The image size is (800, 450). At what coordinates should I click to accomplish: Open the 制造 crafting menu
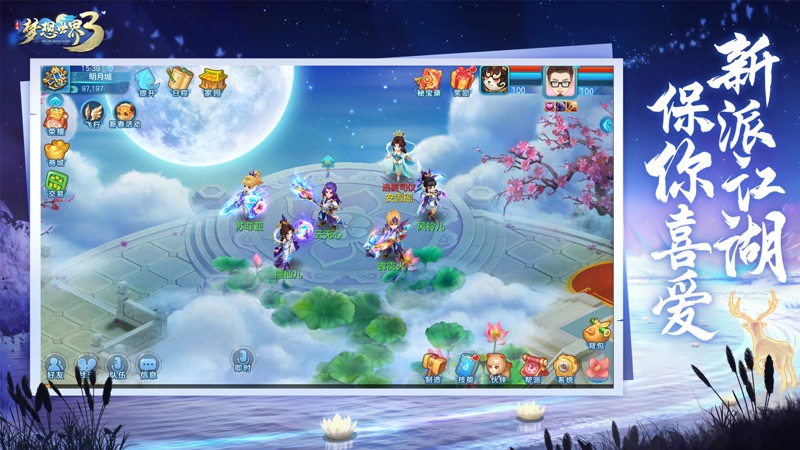pos(434,367)
